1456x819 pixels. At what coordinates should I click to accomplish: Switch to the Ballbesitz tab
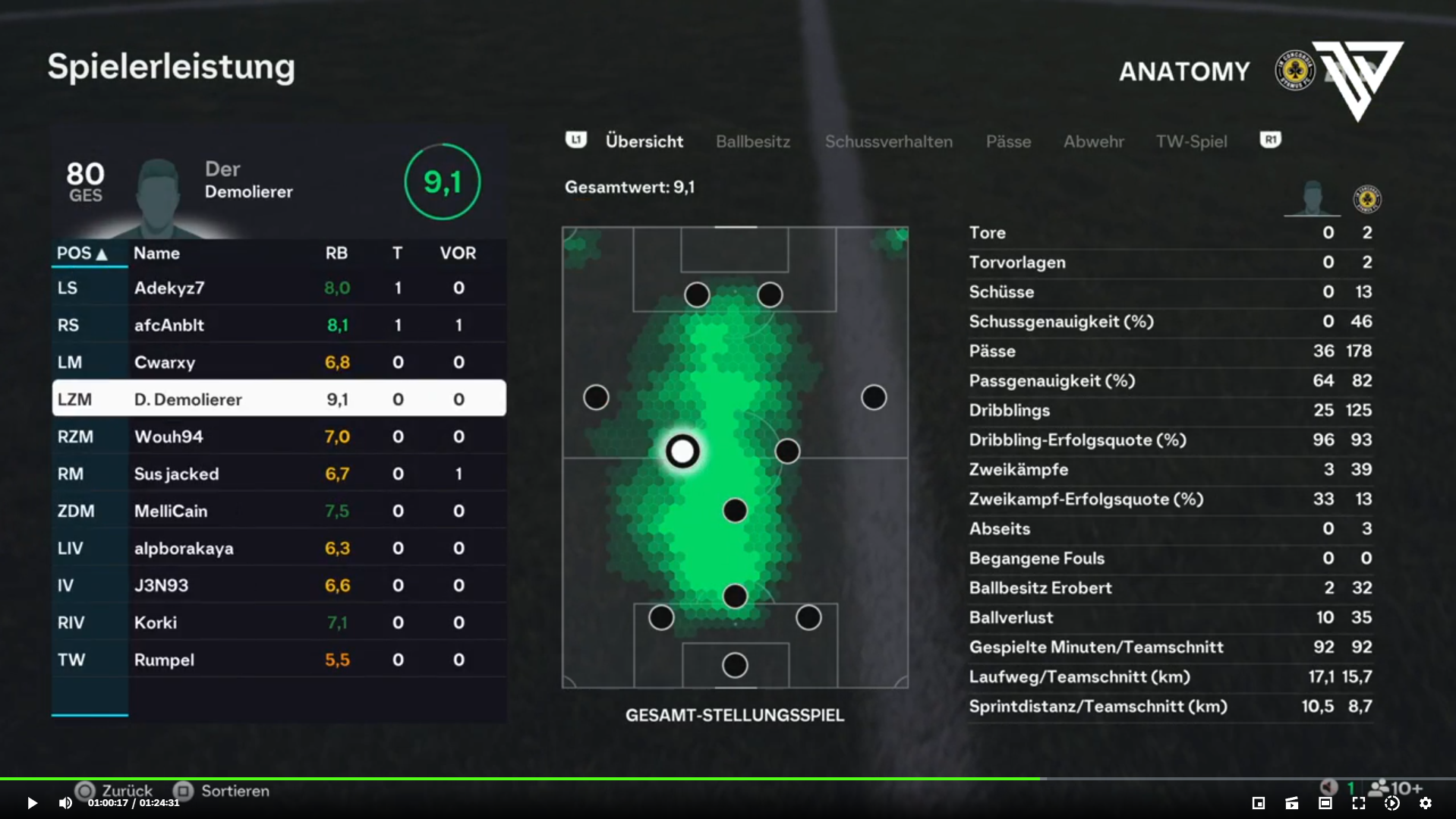[752, 142]
